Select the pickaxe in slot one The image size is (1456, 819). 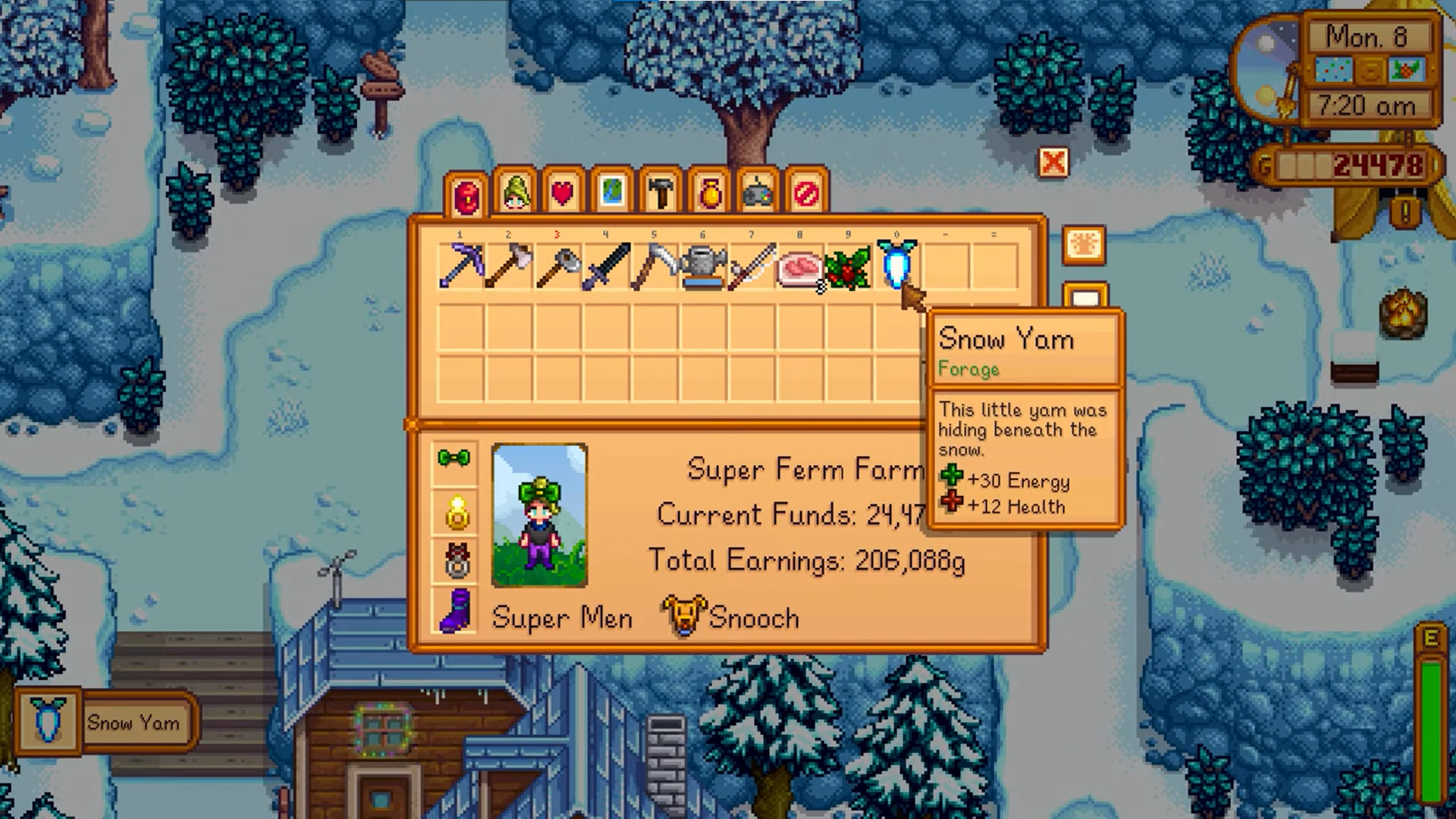(460, 266)
